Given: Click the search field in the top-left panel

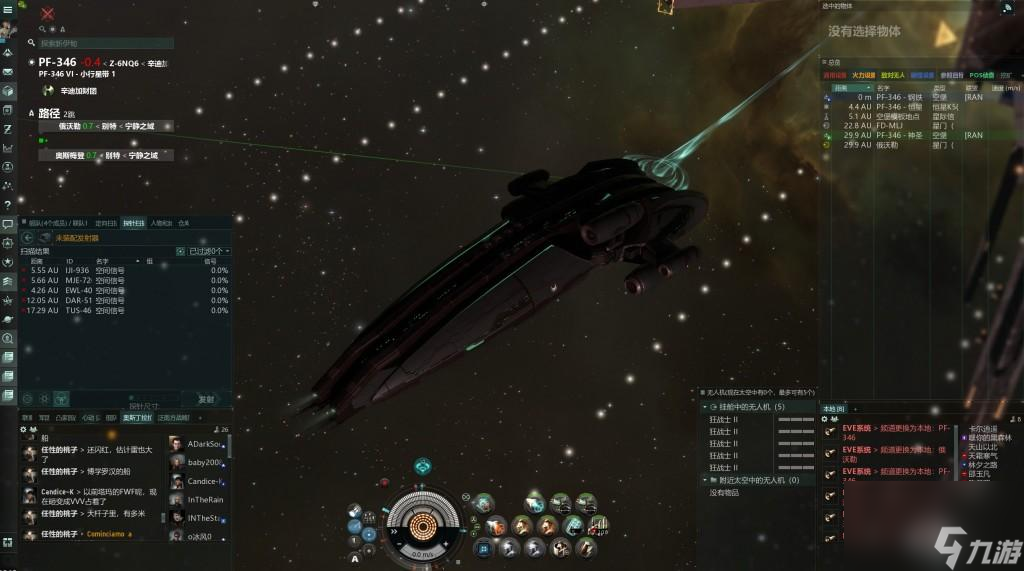Looking at the screenshot, I should [x=105, y=44].
